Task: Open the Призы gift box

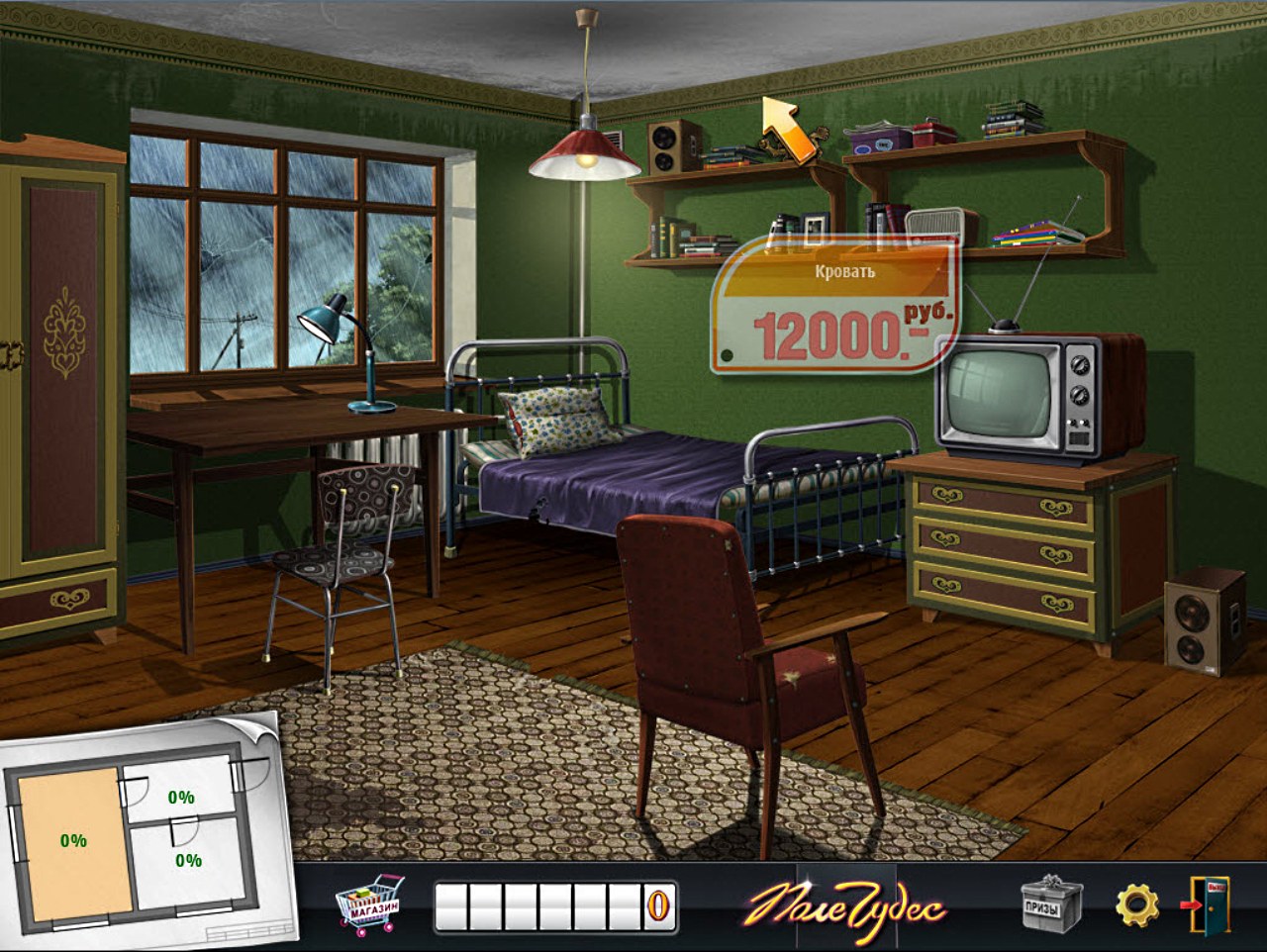Action: 1051,903
